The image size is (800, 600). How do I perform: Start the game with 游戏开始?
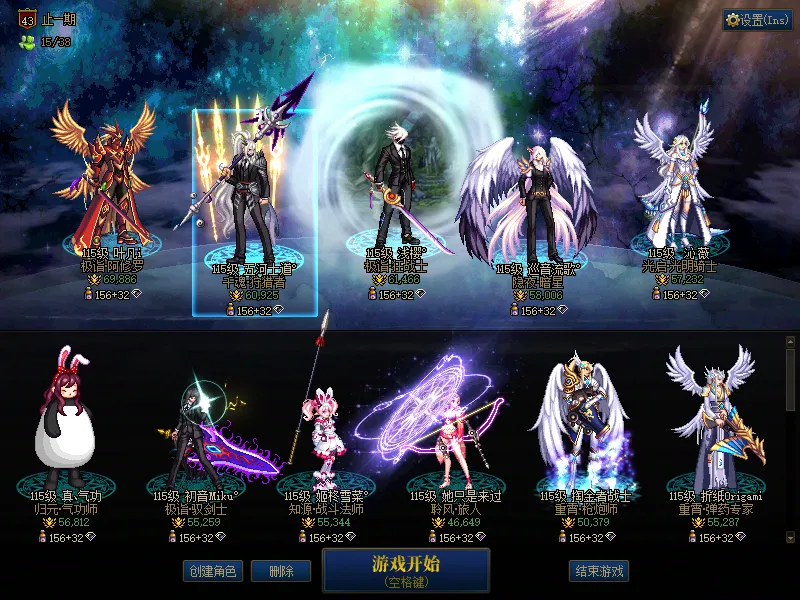[x=405, y=570]
